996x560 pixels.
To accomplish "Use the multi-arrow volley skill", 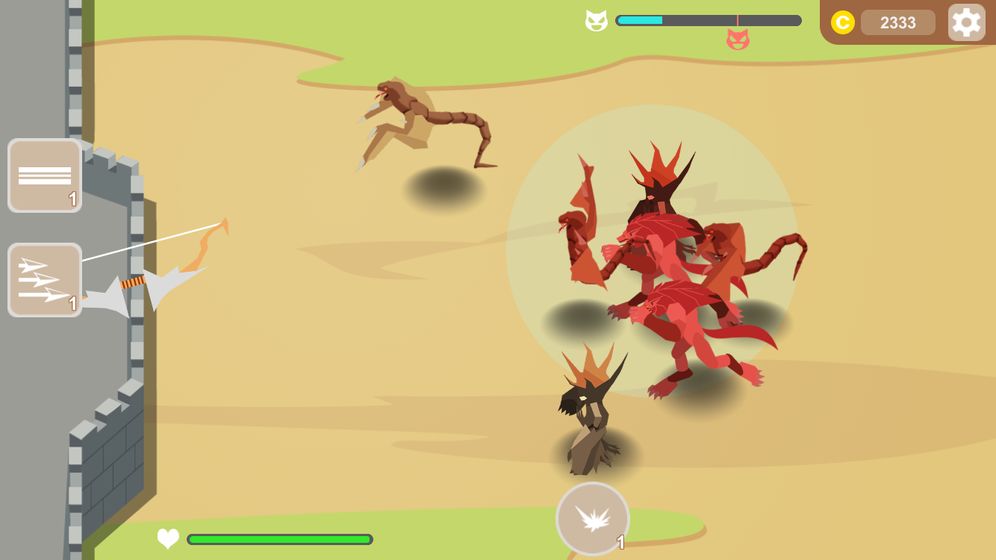I will (45, 280).
